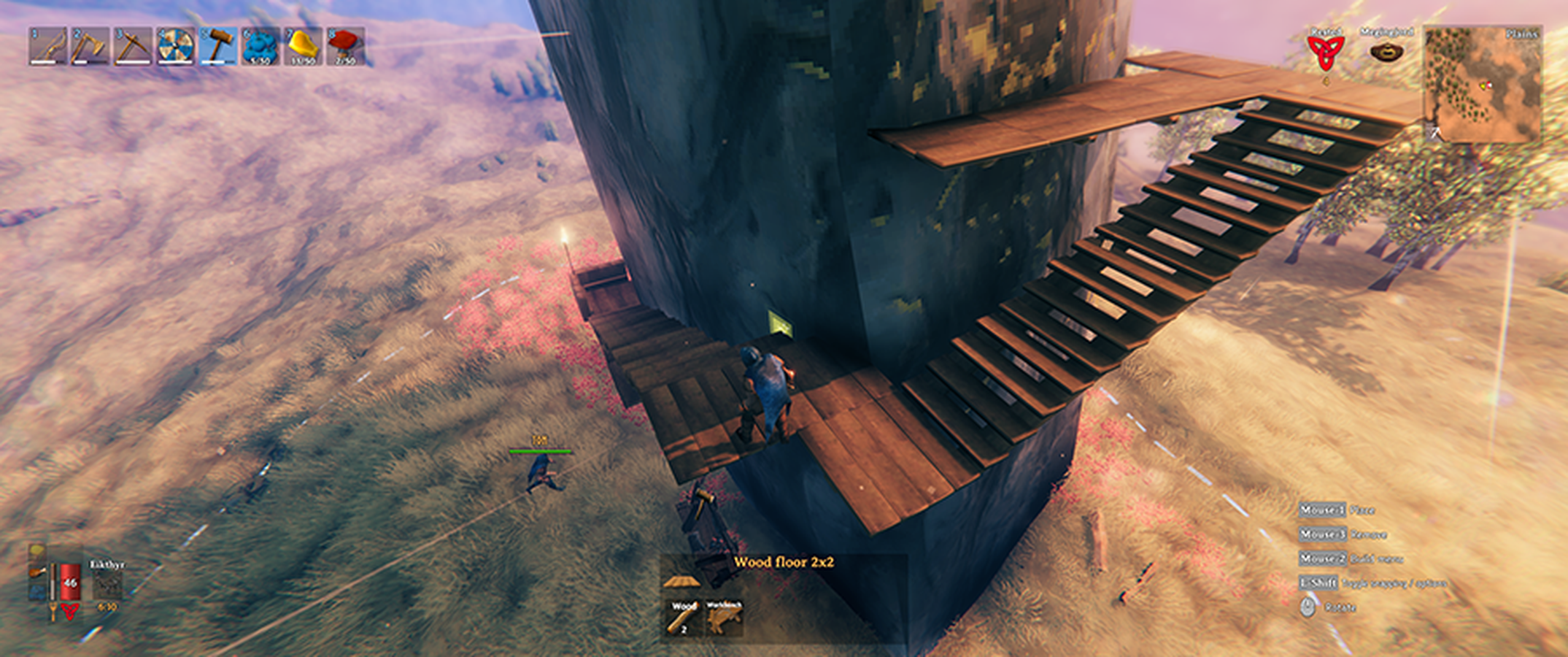1568x657 pixels.
Task: Choose the pickaxe hotbar slot
Action: 133,46
